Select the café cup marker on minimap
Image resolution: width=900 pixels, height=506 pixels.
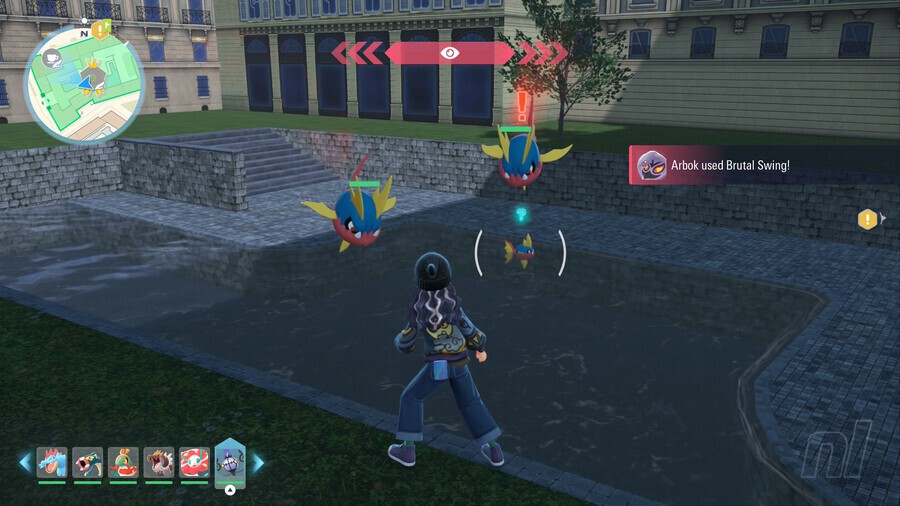point(53,59)
